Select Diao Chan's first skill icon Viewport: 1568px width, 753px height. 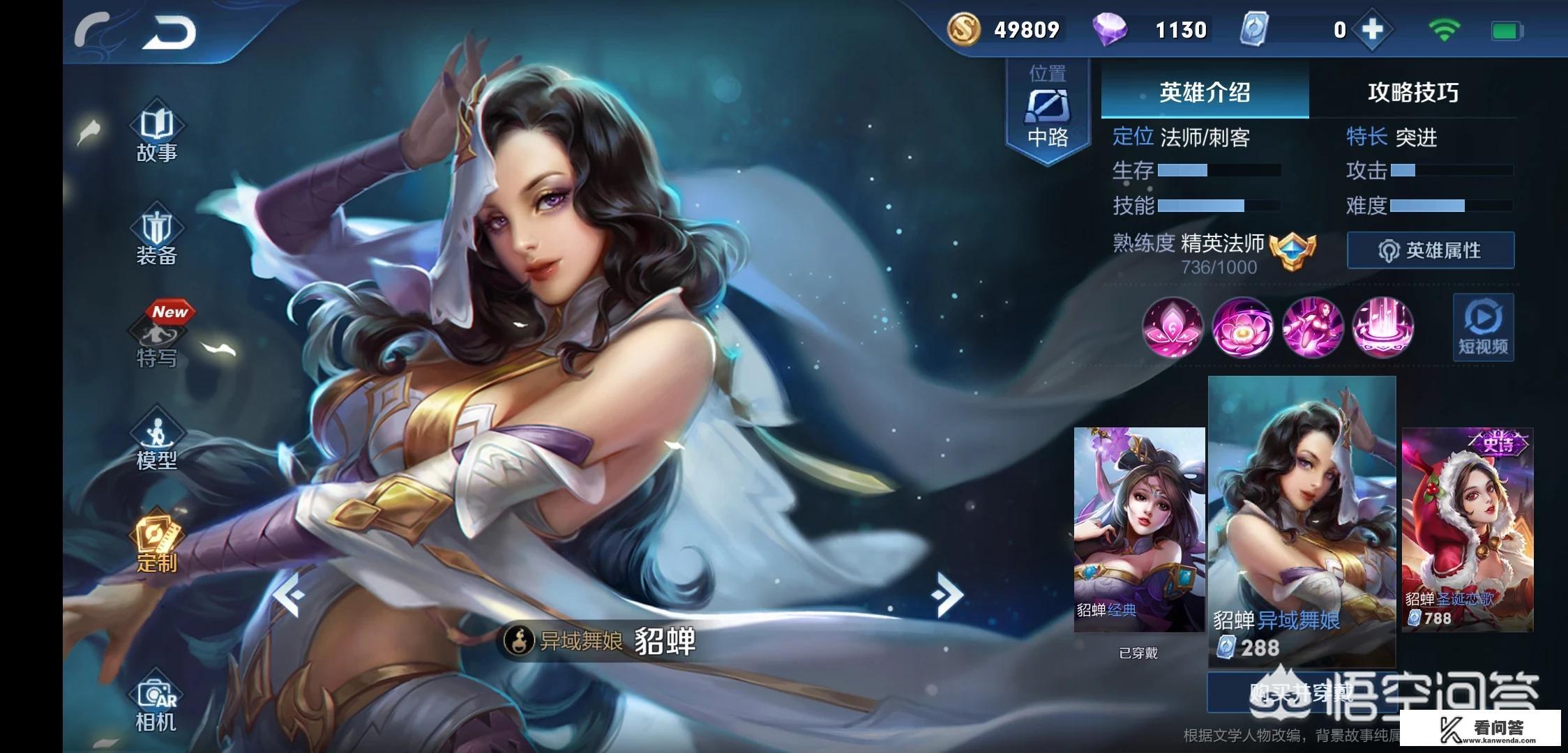coord(1173,328)
